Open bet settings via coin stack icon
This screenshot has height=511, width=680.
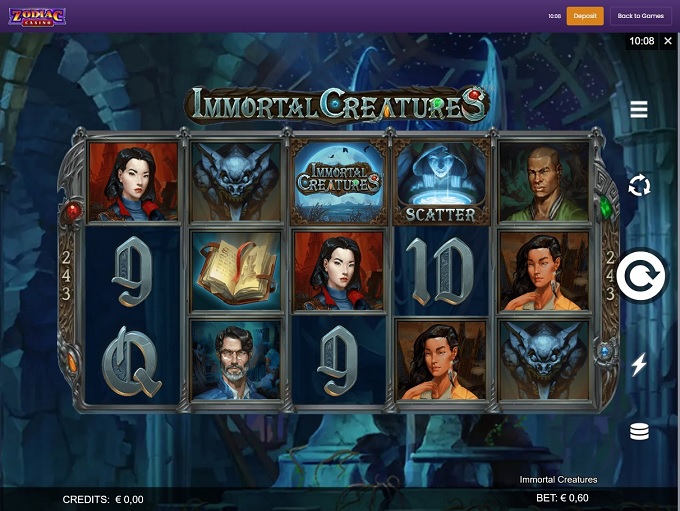(639, 432)
